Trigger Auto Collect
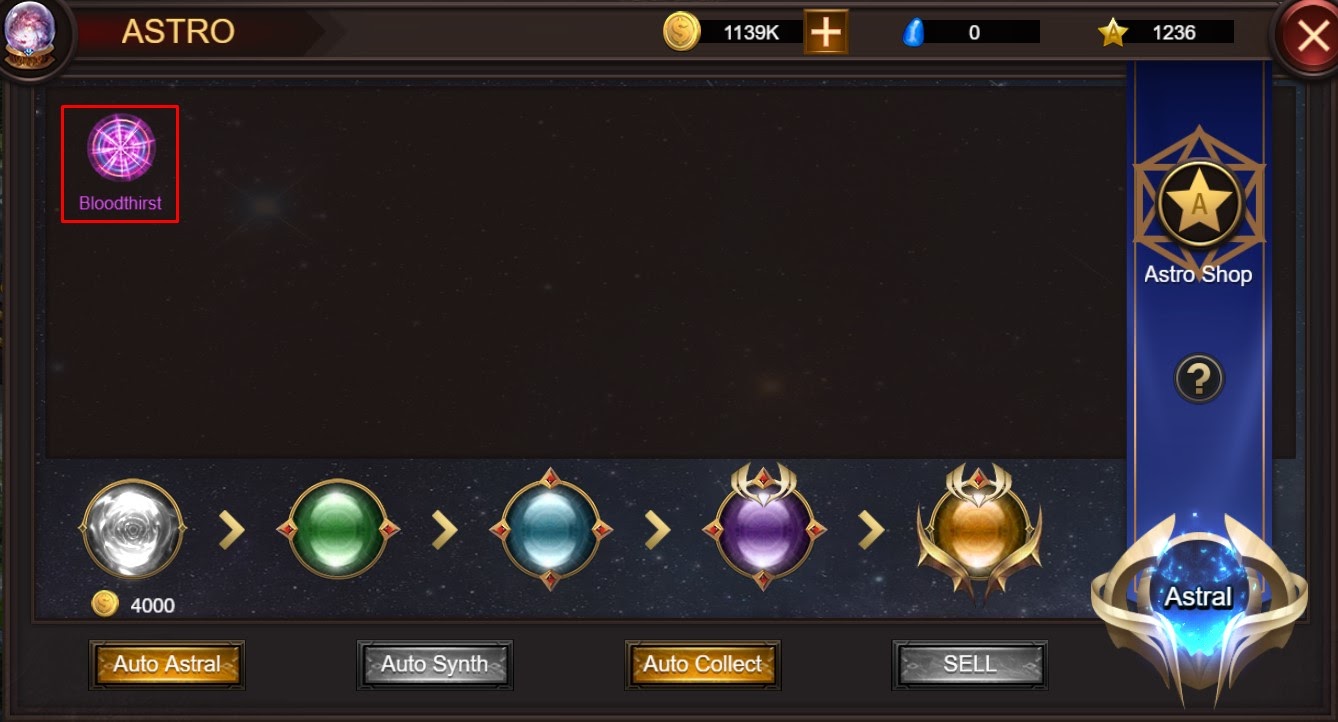1338x722 pixels. coord(702,664)
